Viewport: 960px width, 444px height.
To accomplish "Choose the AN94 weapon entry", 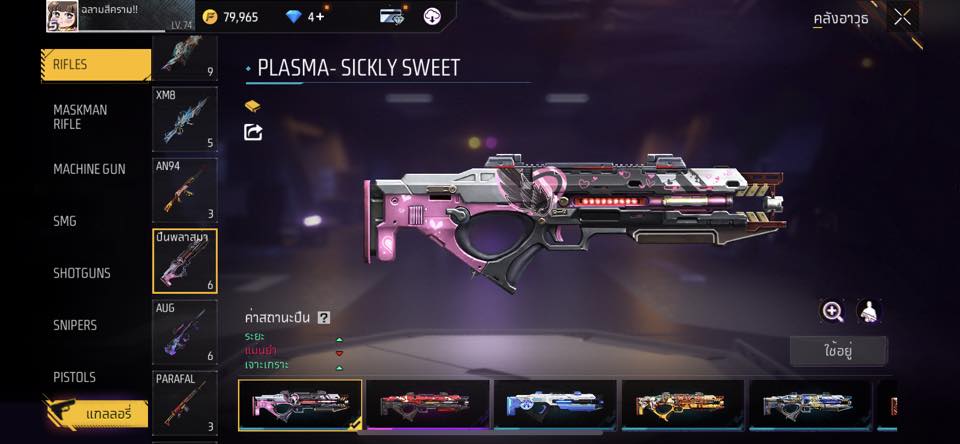I will tap(184, 189).
